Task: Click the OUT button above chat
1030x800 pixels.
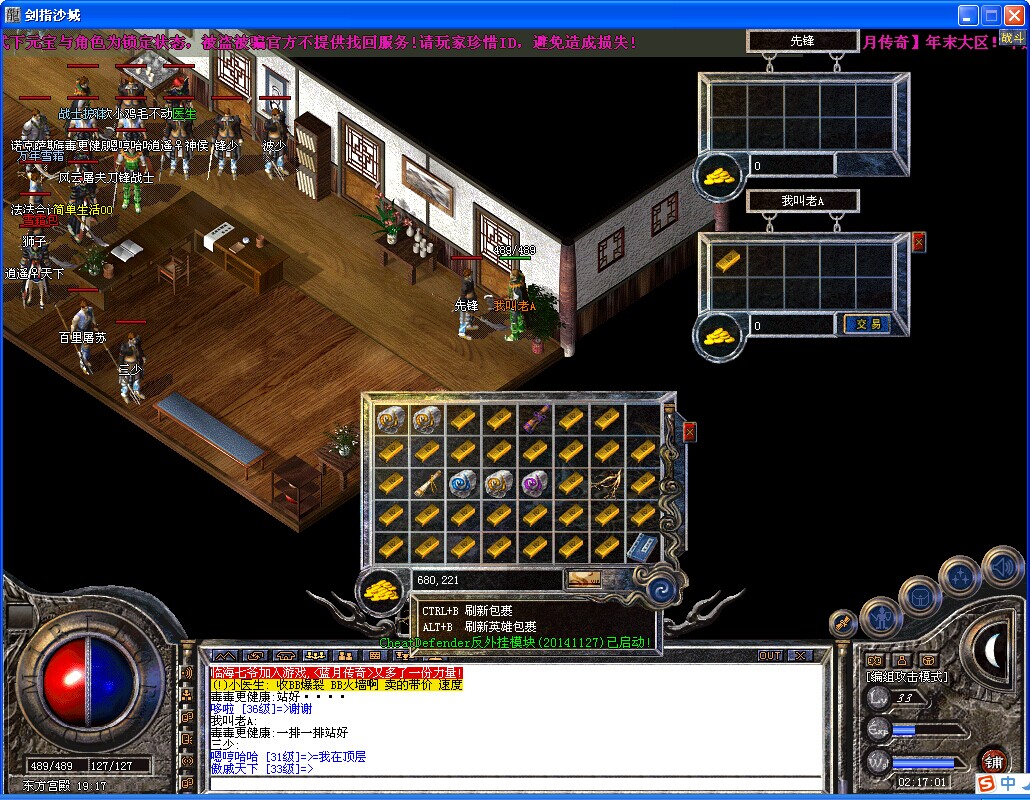Action: (770, 656)
